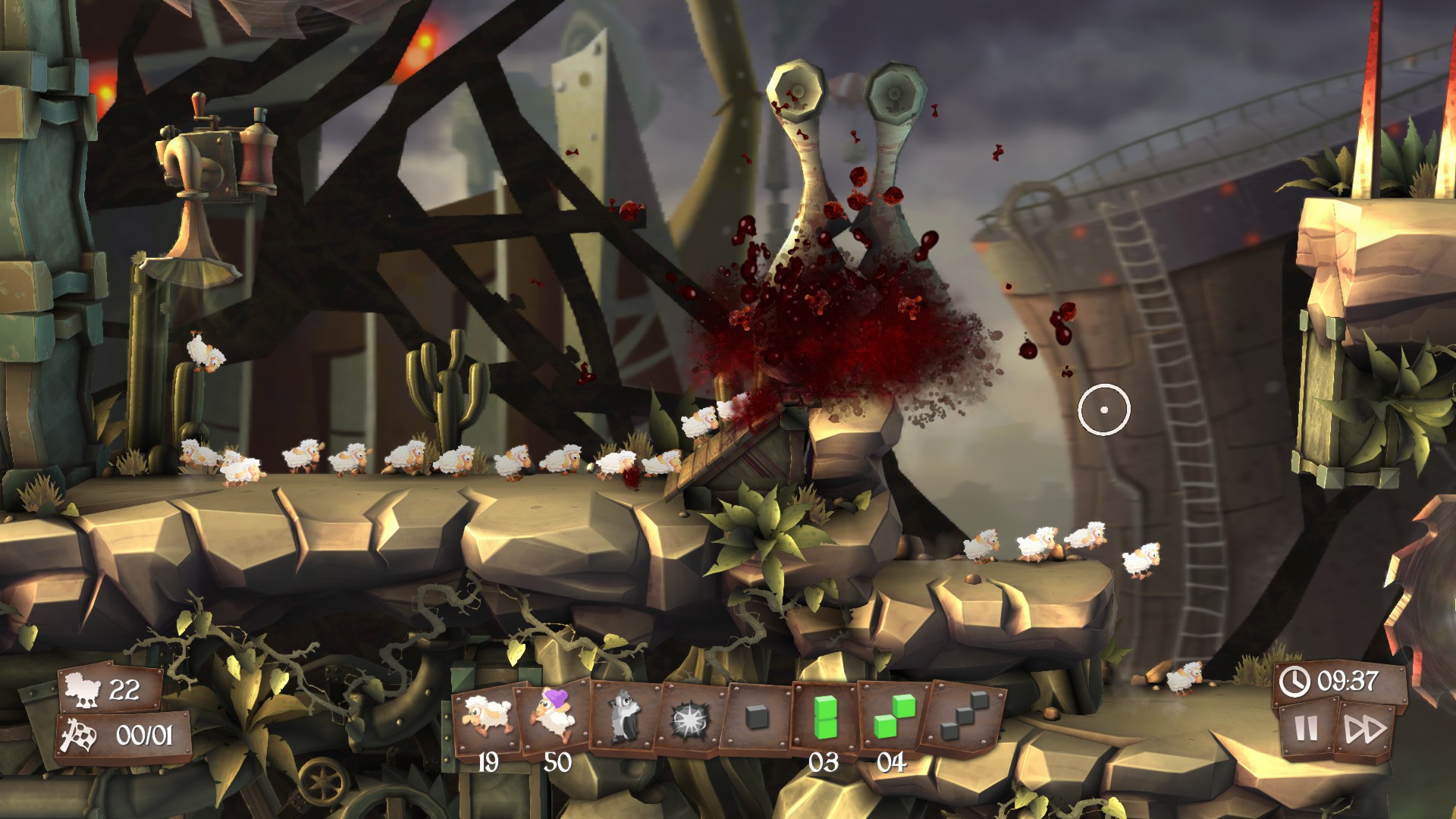
Task: Pause the game with the pause button
Action: [x=1306, y=728]
